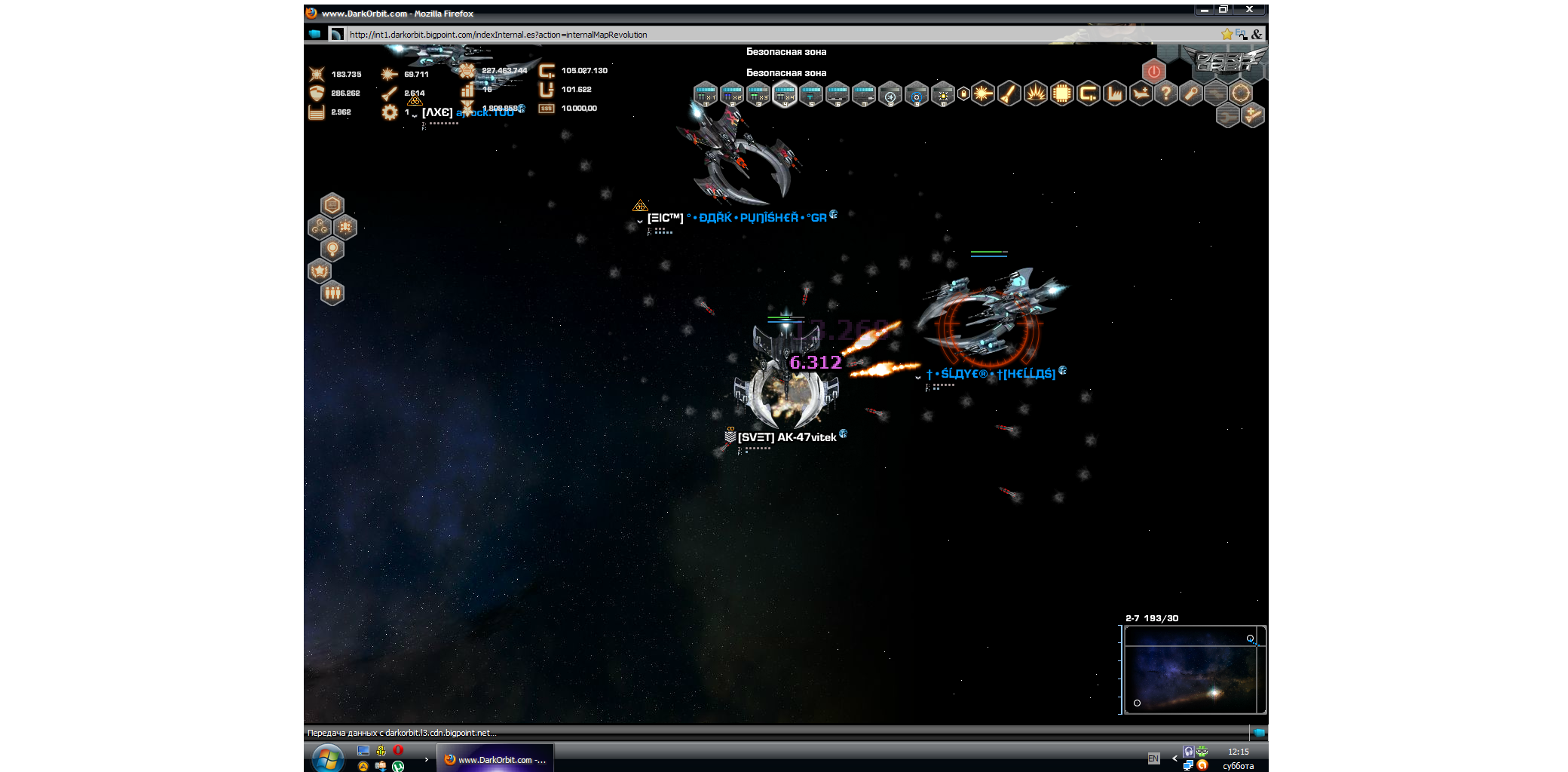Open the star with laurels icon

(320, 271)
